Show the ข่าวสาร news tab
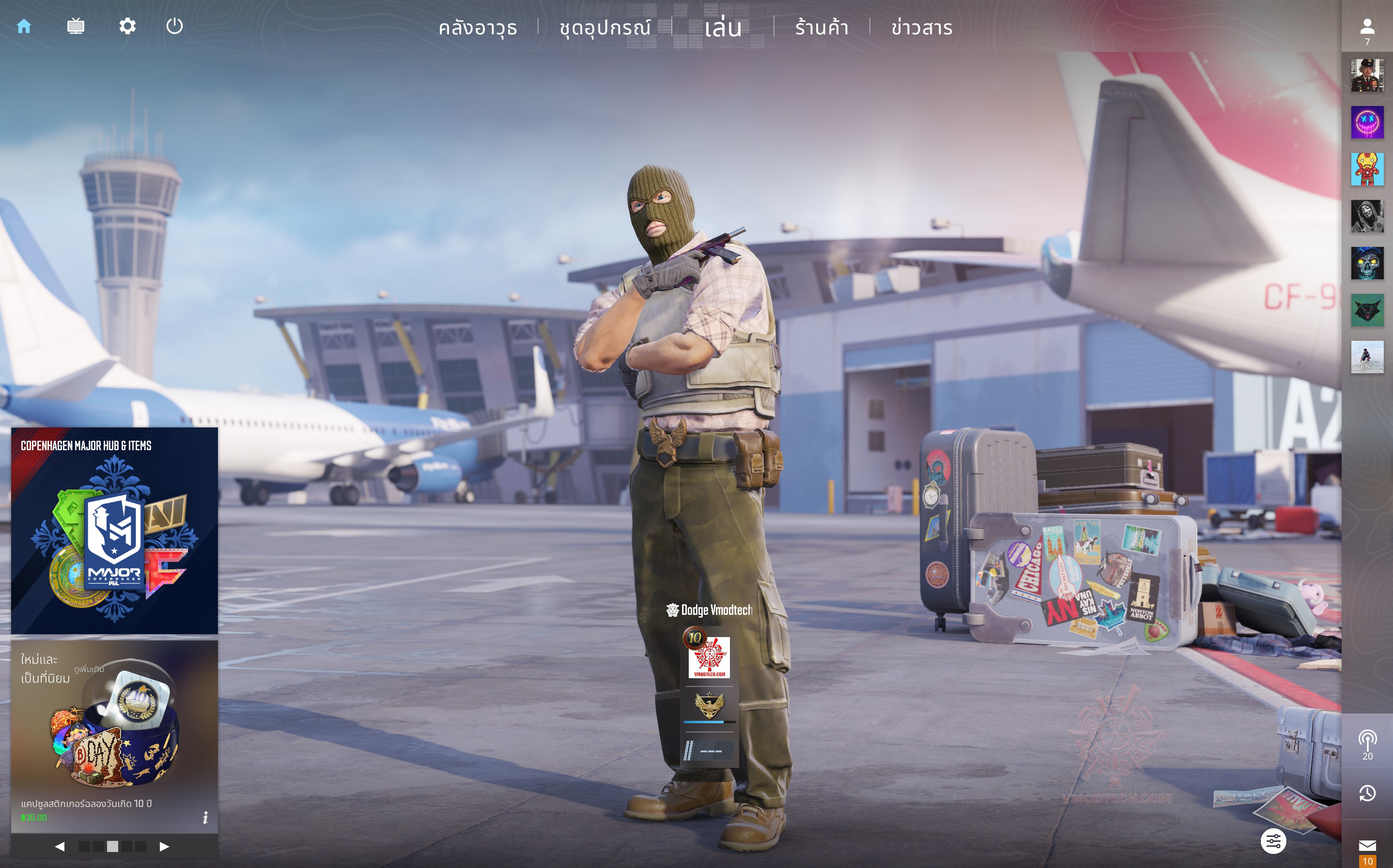1393x868 pixels. (922, 28)
